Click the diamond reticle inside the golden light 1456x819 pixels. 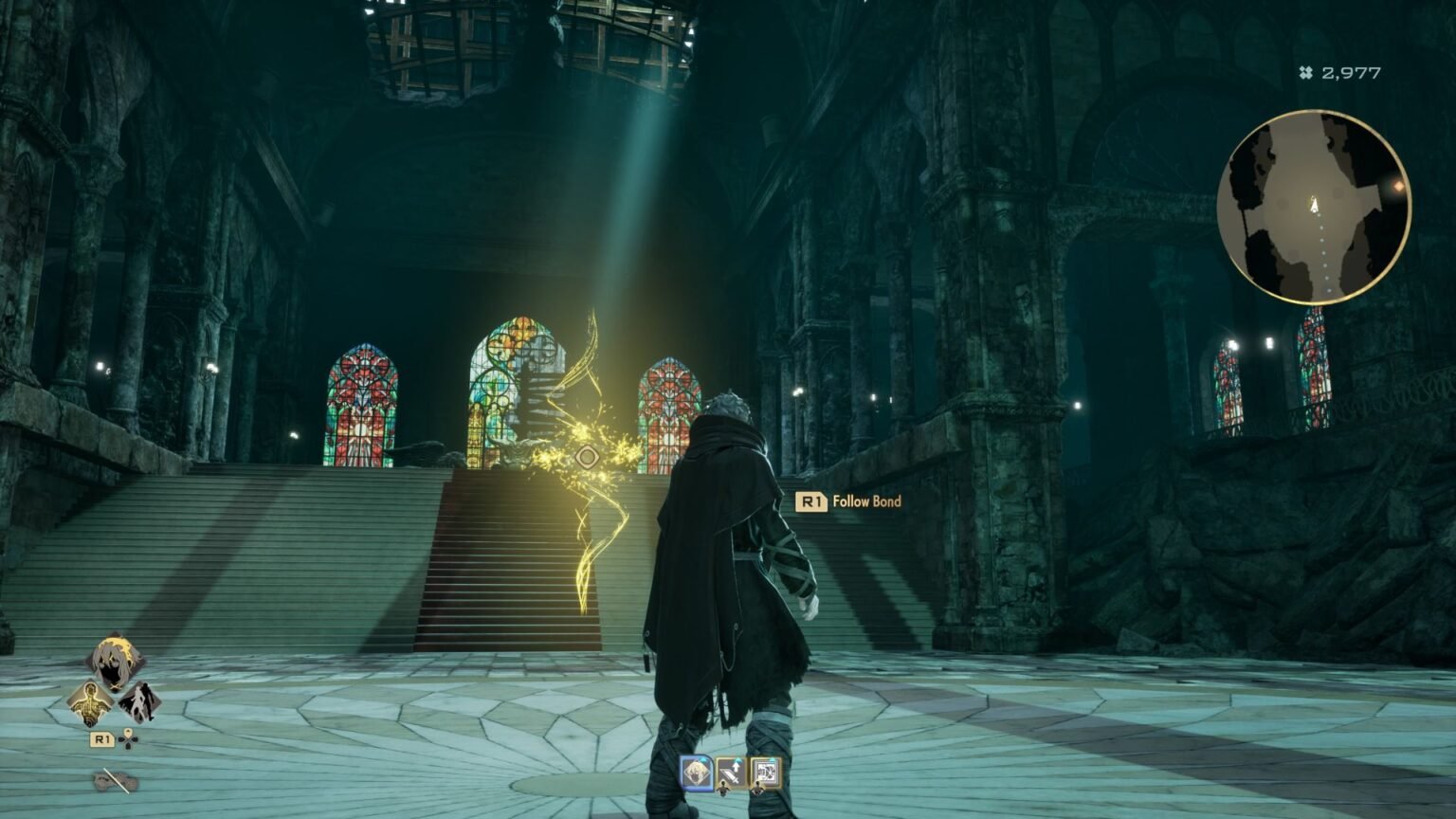(589, 459)
